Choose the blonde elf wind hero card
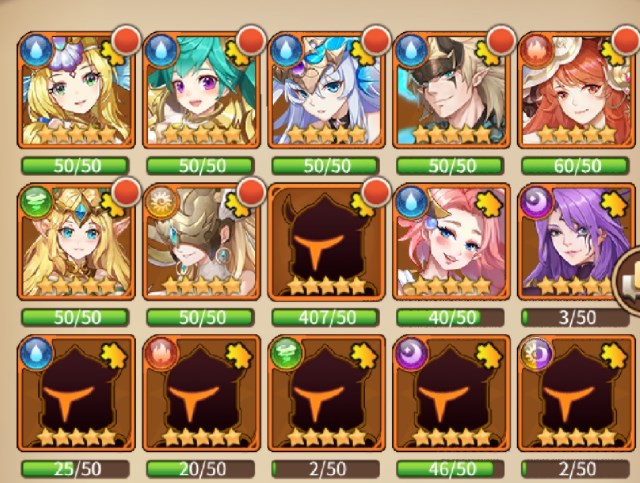Image resolution: width=640 pixels, height=483 pixels. click(75, 242)
